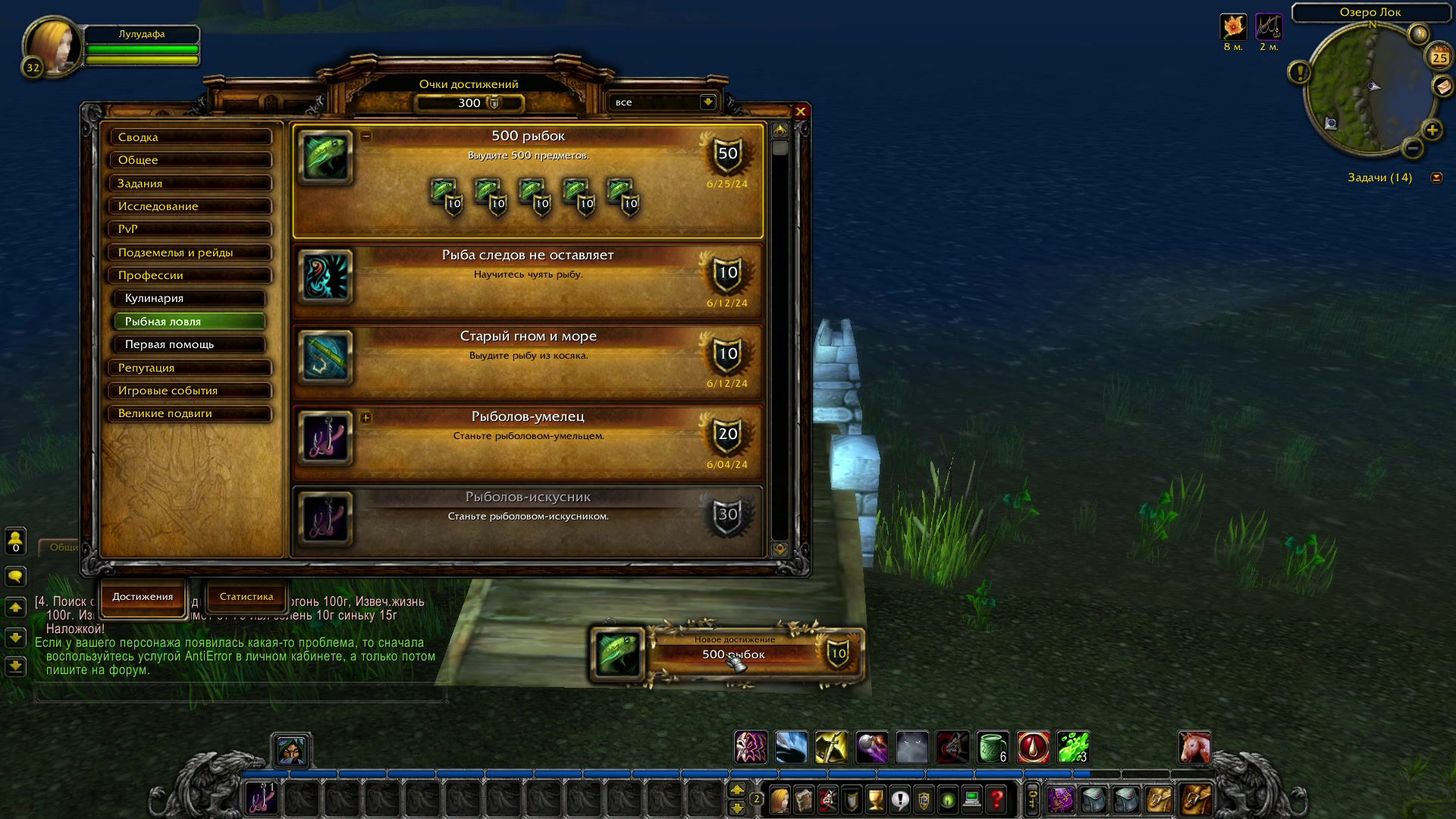Select the Кулинария category

[x=191, y=298]
